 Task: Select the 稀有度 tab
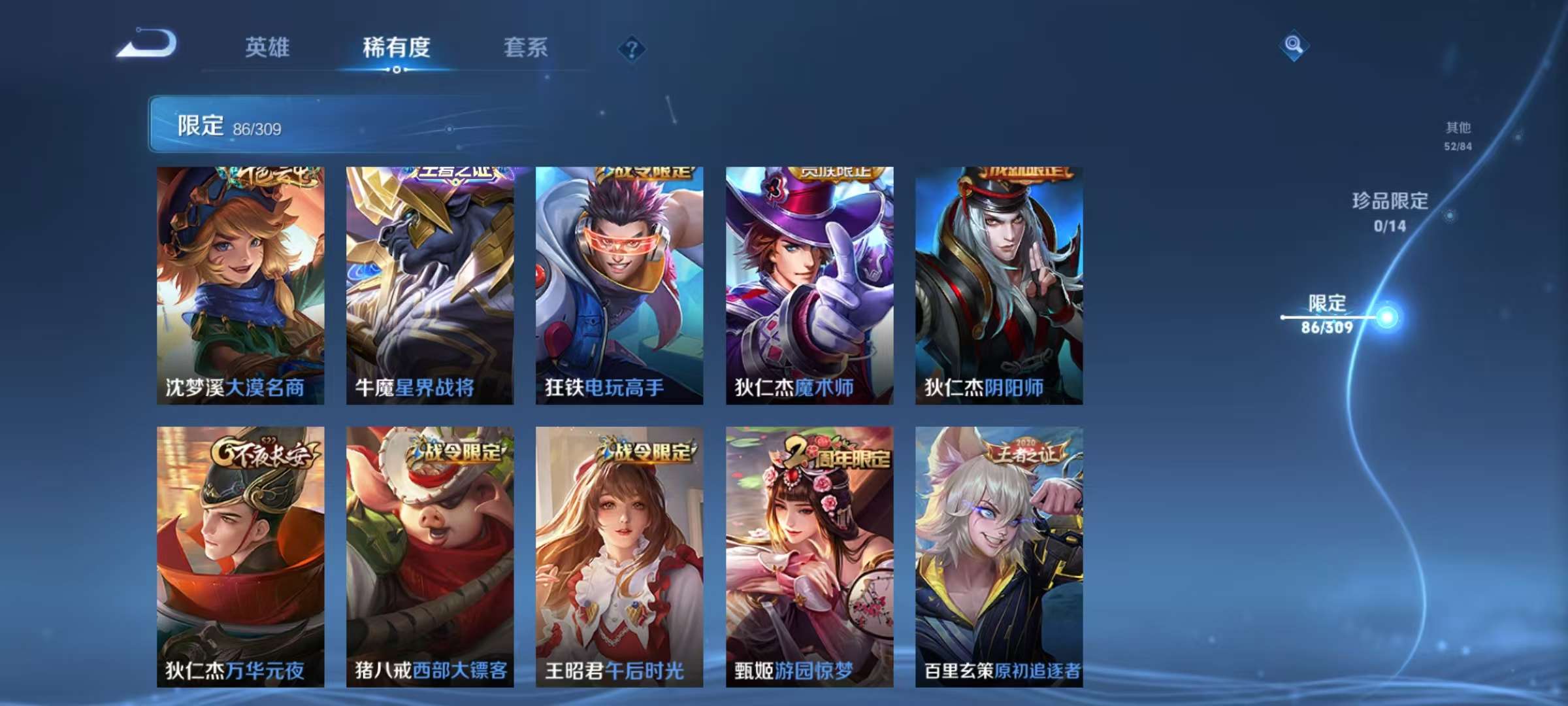click(398, 48)
